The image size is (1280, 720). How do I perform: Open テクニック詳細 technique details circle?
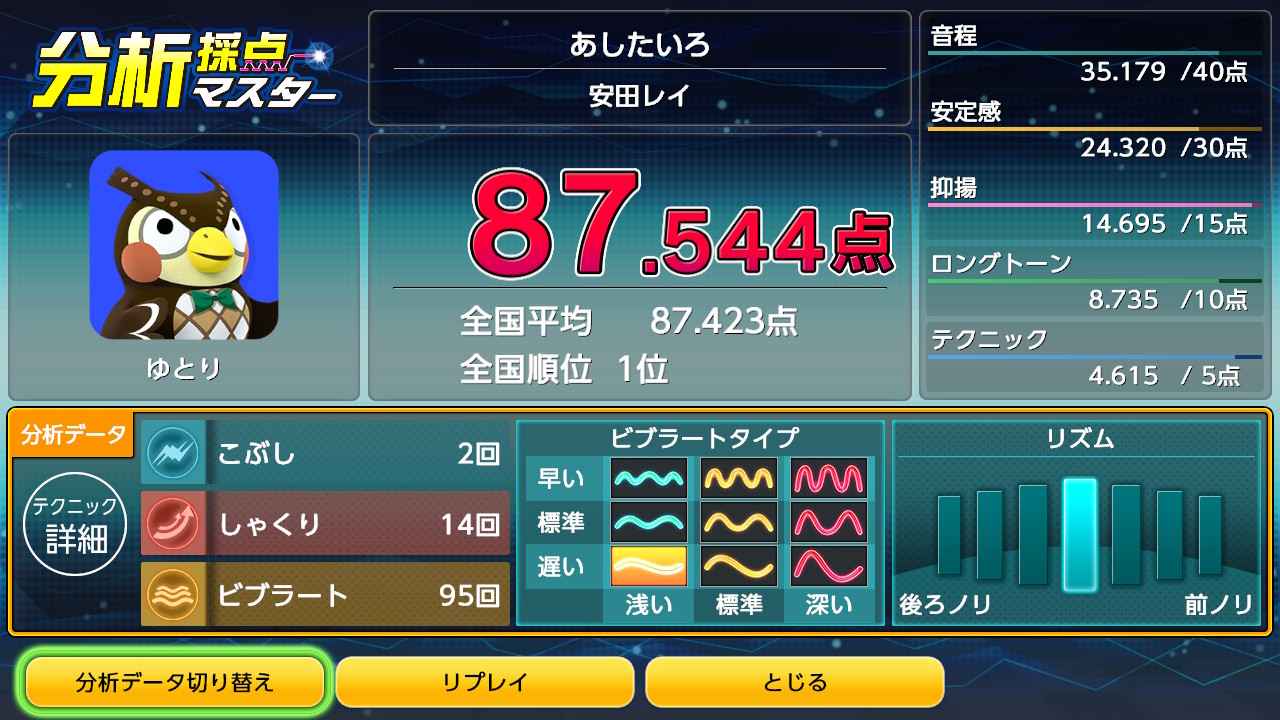click(76, 524)
